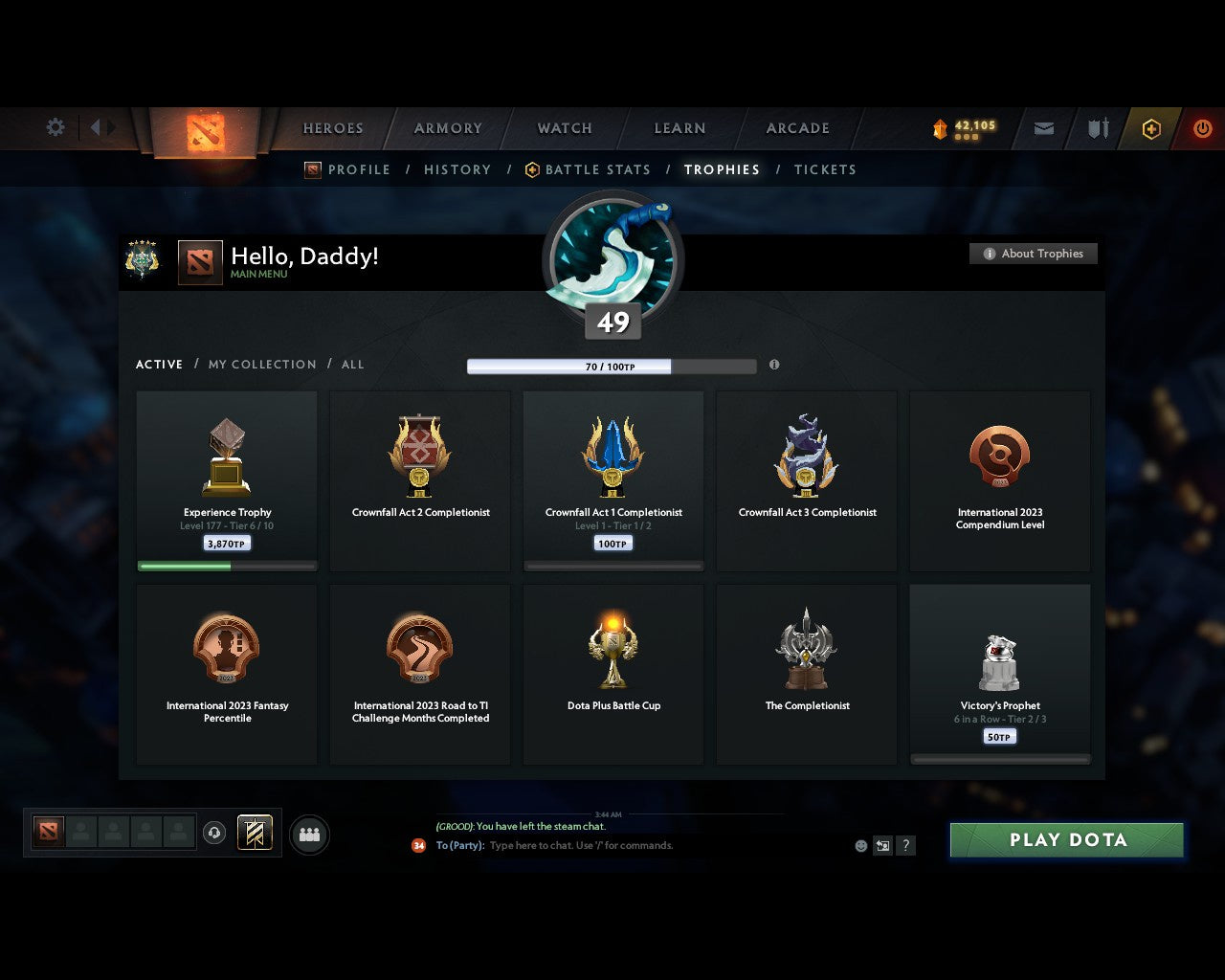Open the mail/notifications envelope icon
The height and width of the screenshot is (980, 1225).
pos(1043,128)
